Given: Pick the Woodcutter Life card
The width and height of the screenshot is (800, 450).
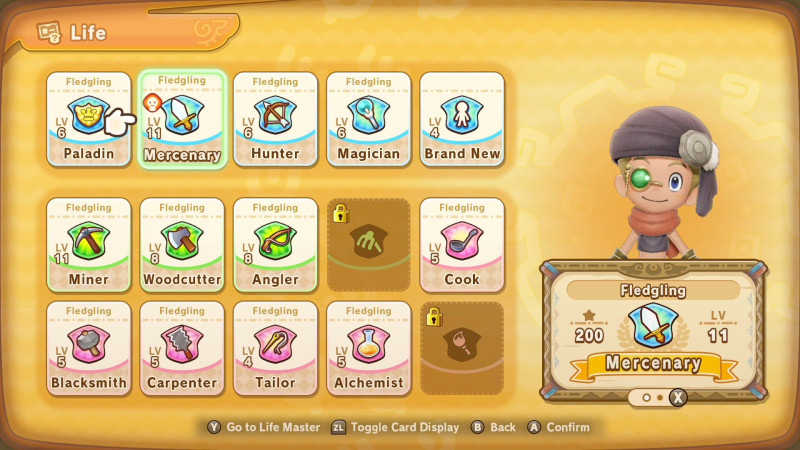Looking at the screenshot, I should (182, 244).
